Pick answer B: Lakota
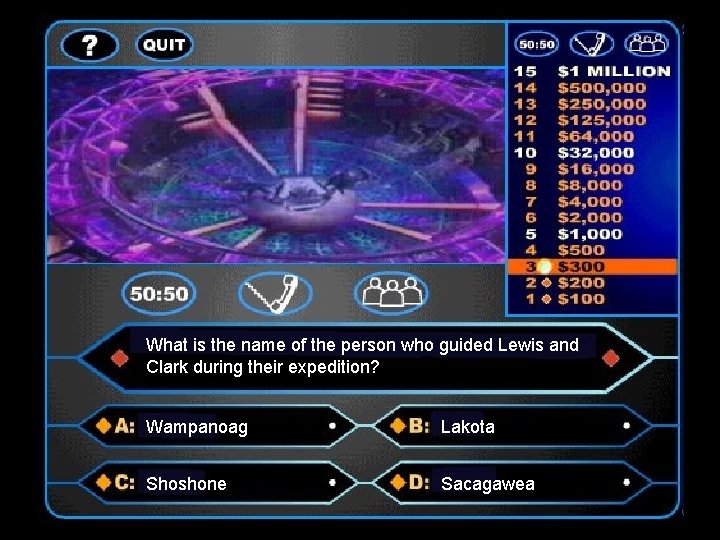 pos(510,426)
